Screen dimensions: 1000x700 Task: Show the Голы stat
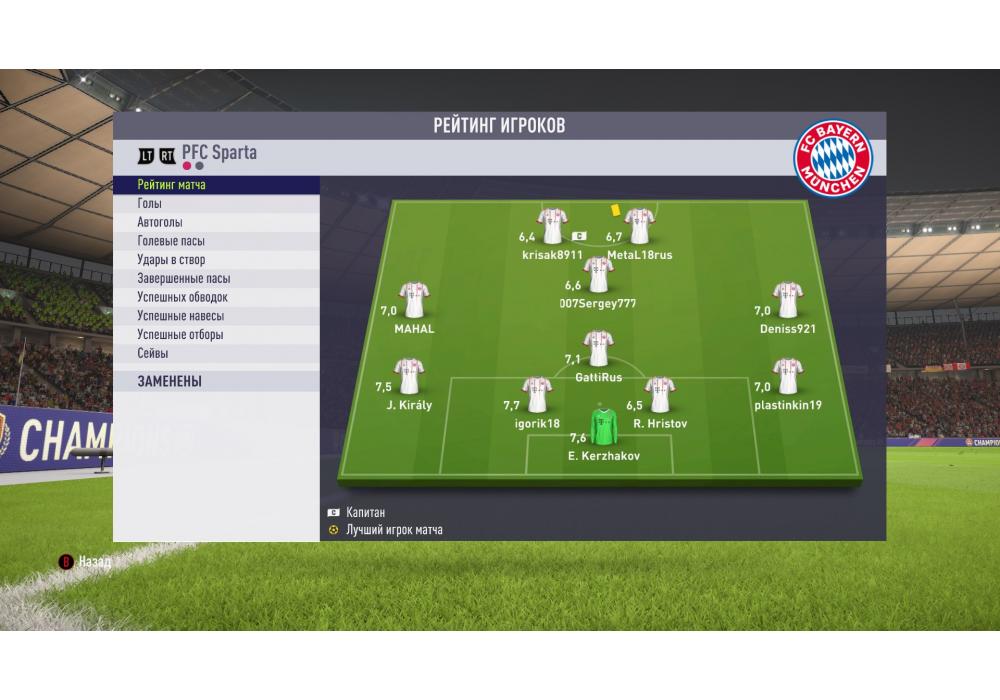click(x=216, y=204)
